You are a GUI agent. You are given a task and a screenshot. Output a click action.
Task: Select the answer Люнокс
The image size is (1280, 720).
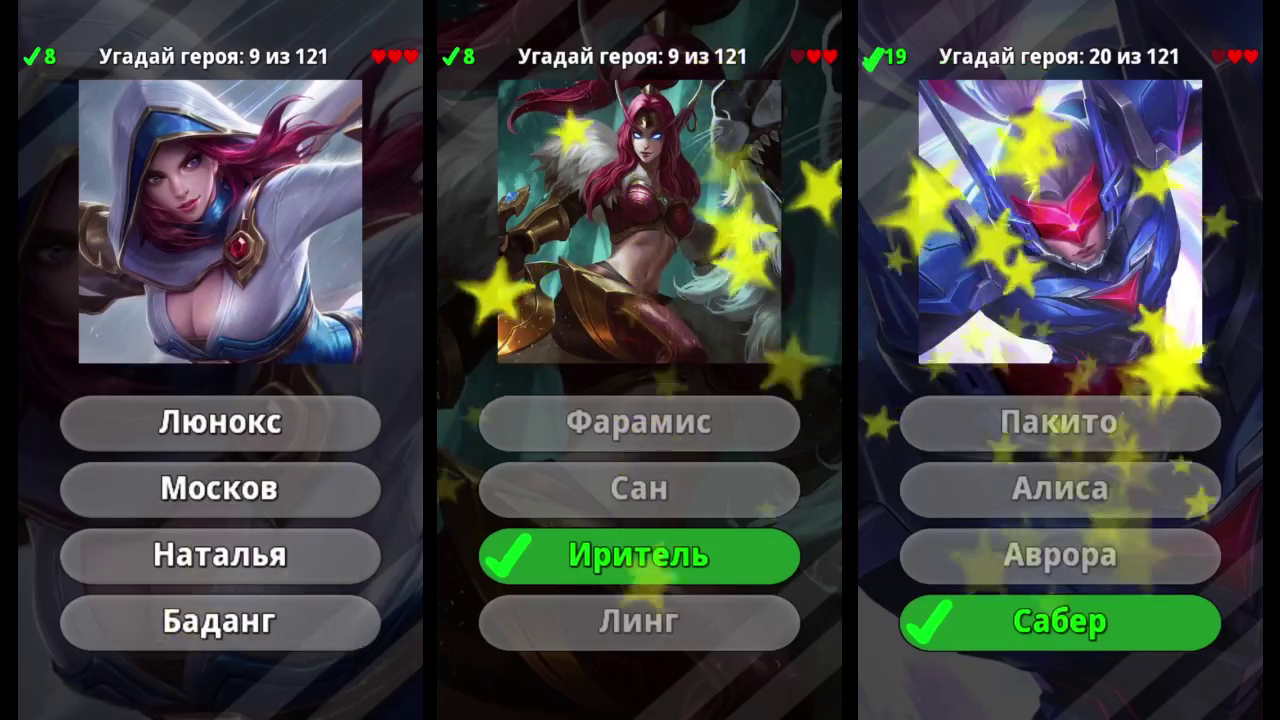click(220, 422)
